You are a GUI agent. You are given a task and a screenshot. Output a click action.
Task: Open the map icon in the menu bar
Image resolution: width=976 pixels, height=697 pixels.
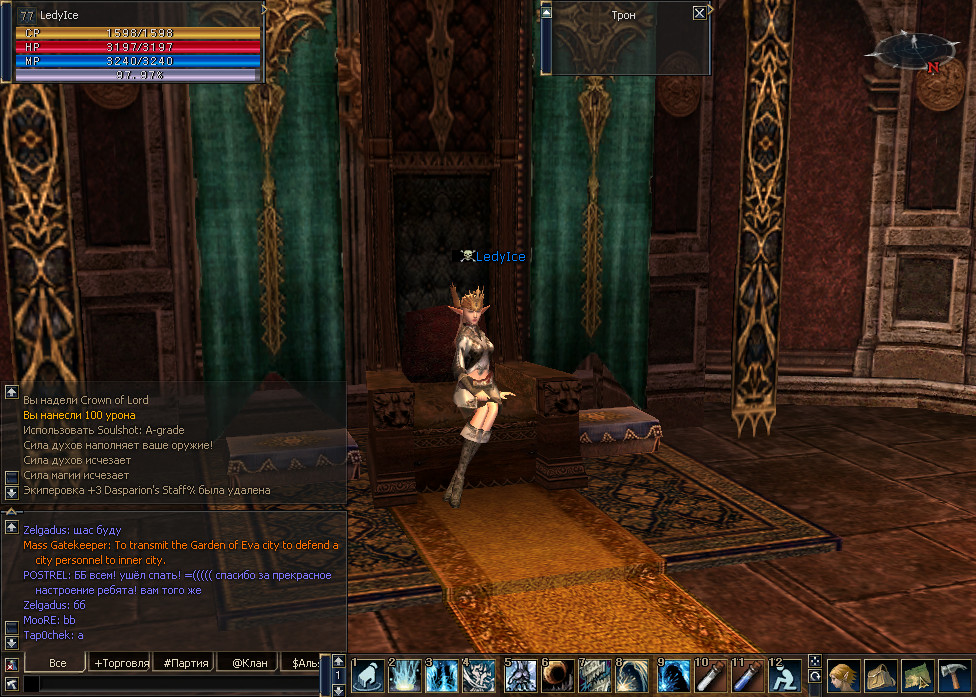tap(918, 676)
